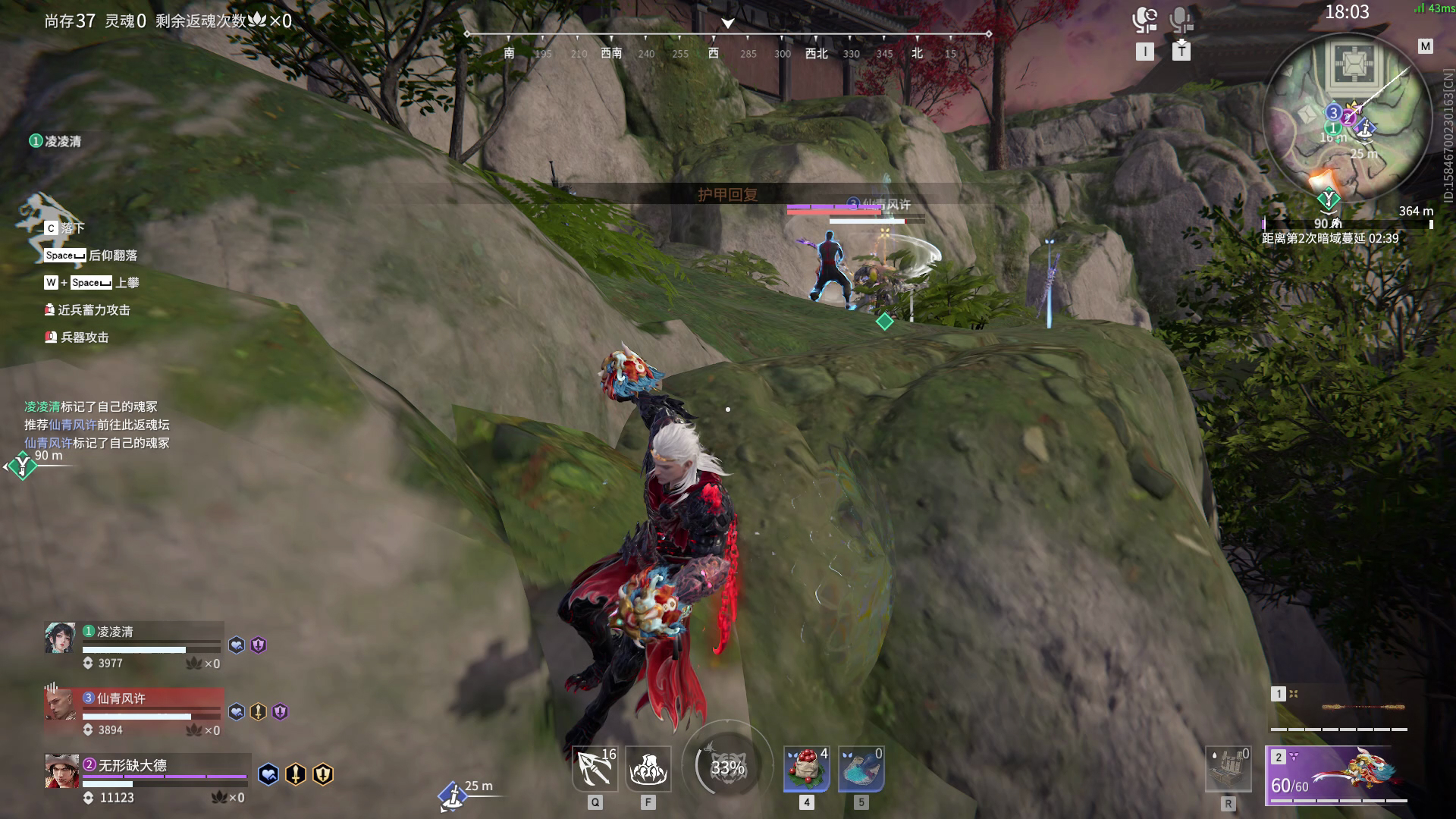This screenshot has height=819, width=1456.
Task: Click the blue soul altar marker on minimap
Action: click(1365, 129)
